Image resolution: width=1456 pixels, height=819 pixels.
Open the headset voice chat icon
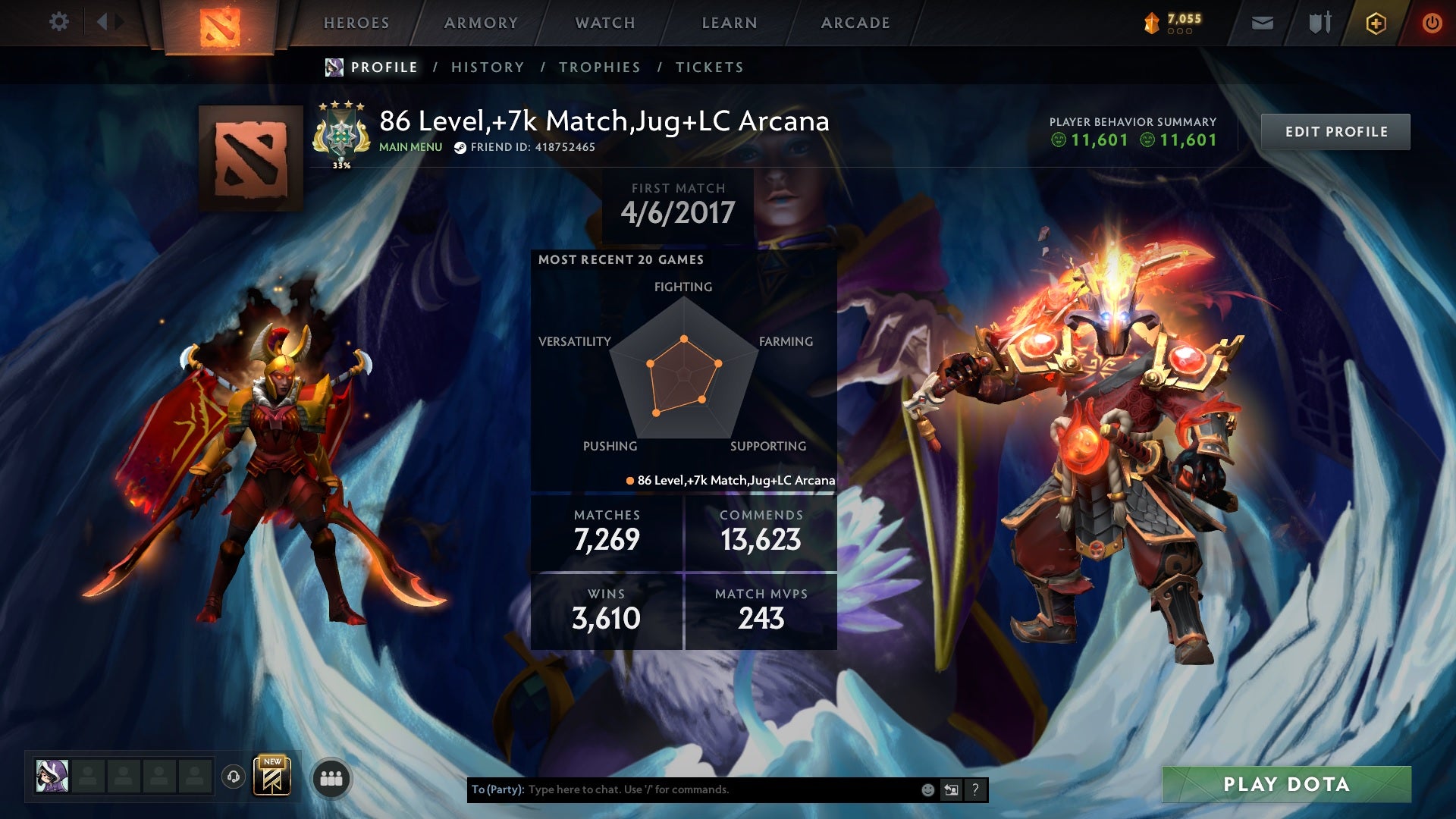(x=234, y=777)
